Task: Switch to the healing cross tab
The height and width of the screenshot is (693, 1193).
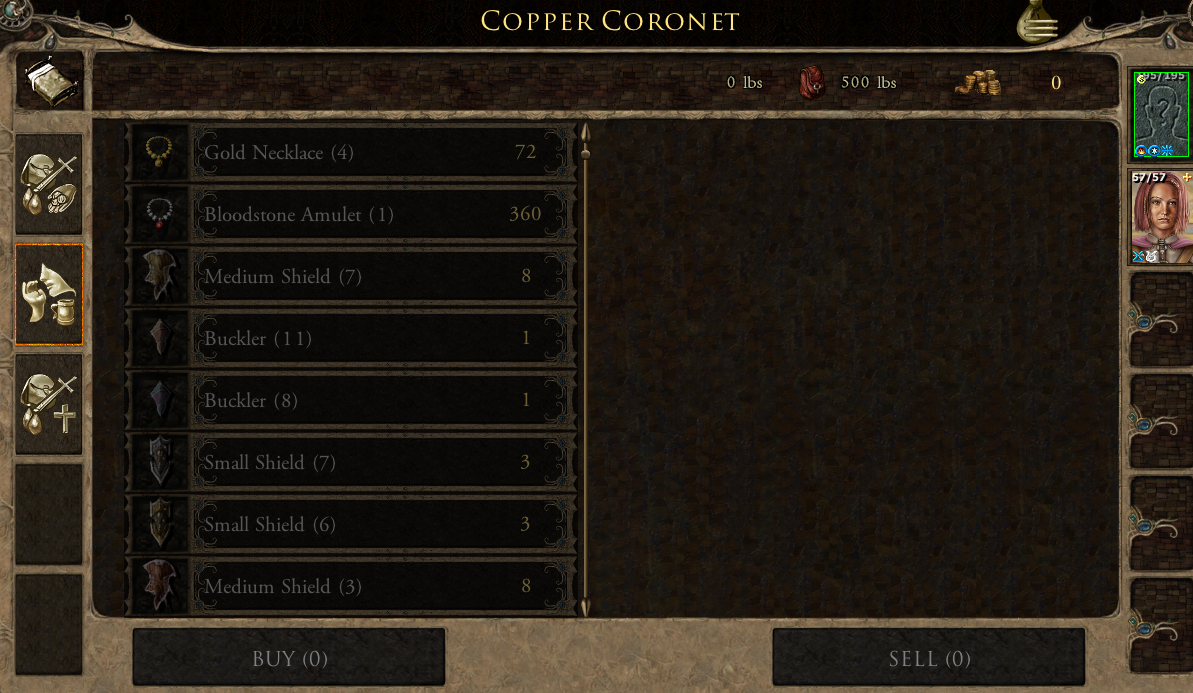Action: coord(49,404)
